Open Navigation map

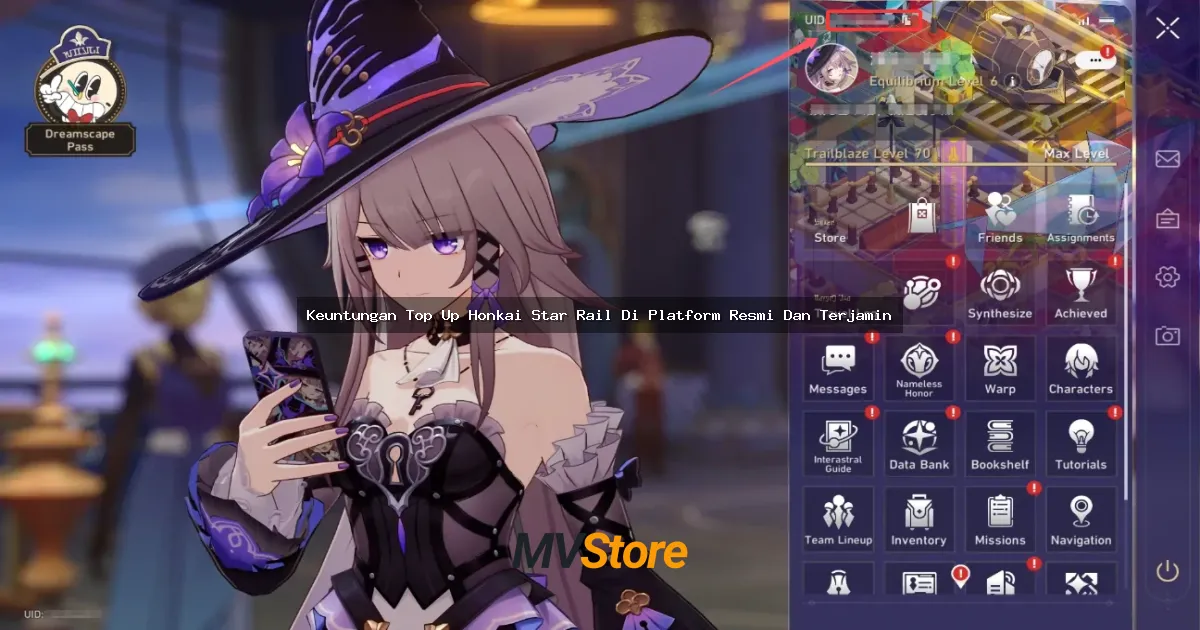pos(1081,520)
